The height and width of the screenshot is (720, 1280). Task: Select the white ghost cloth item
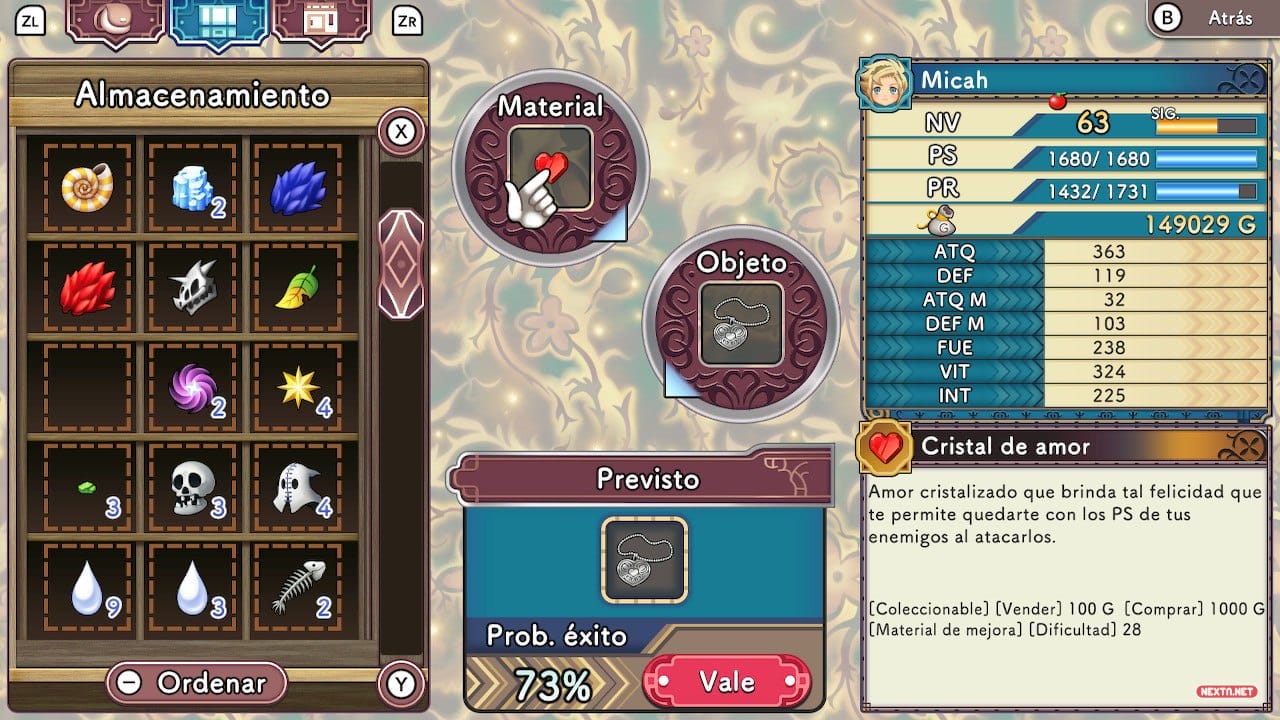click(x=299, y=489)
